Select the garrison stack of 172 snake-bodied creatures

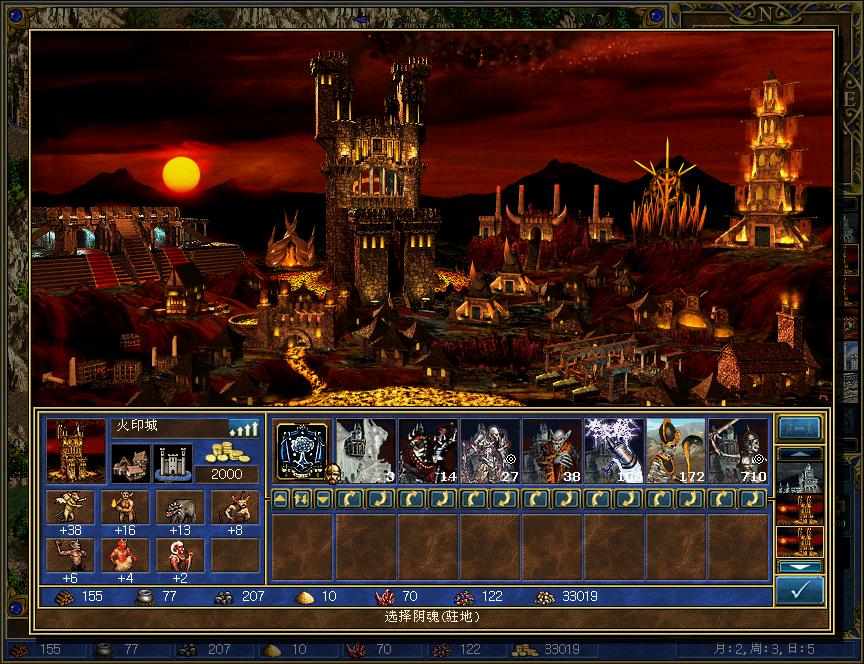(x=675, y=450)
